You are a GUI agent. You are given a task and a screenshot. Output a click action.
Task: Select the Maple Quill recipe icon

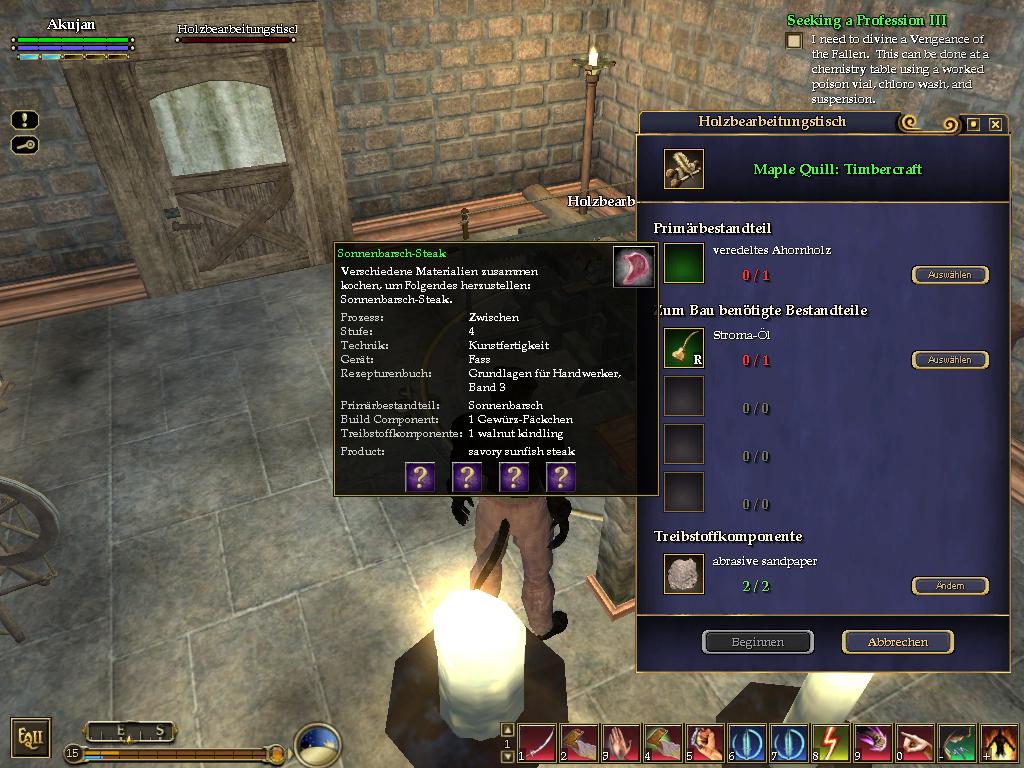click(683, 169)
